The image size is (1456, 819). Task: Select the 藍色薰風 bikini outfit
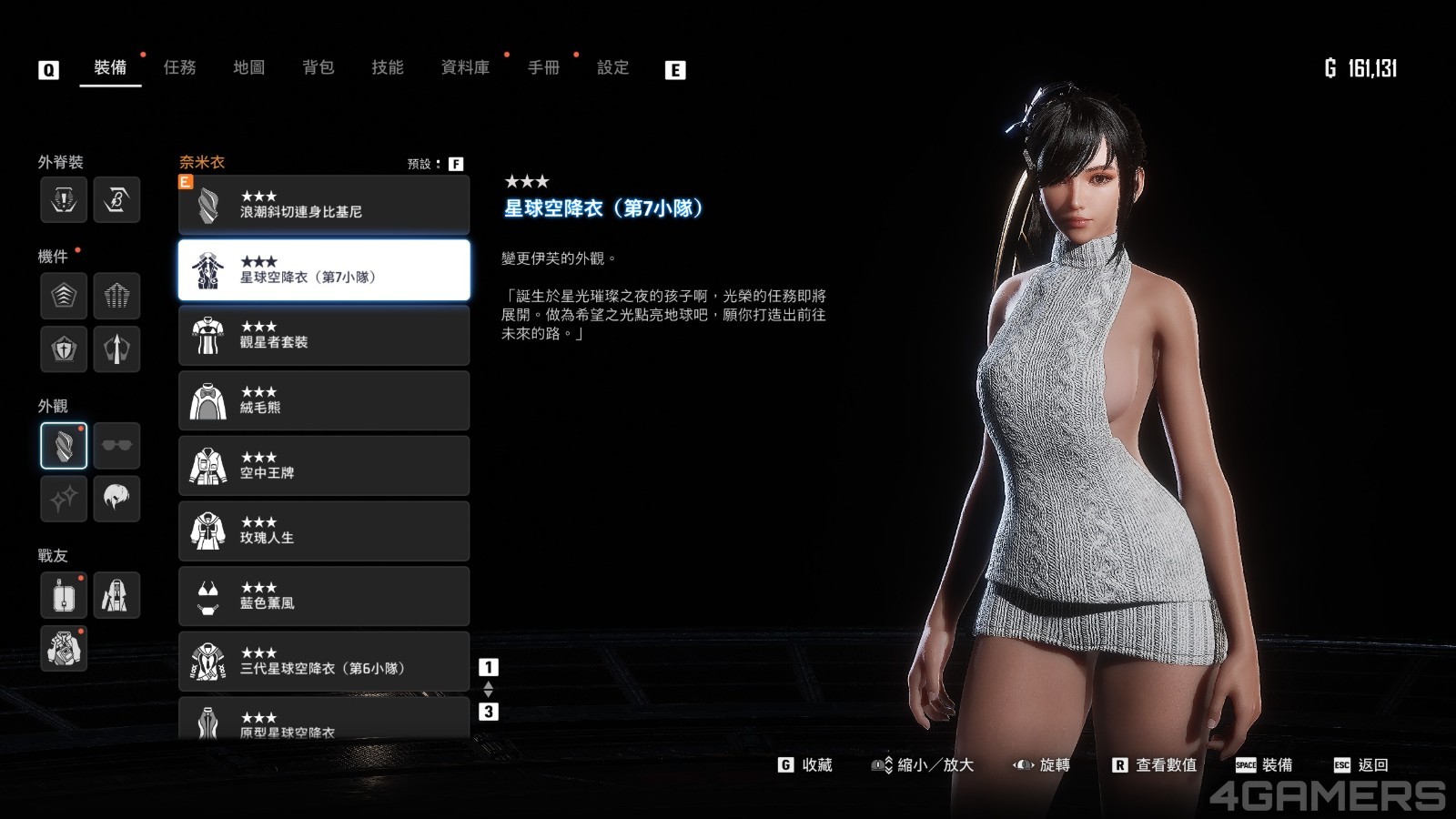click(324, 597)
